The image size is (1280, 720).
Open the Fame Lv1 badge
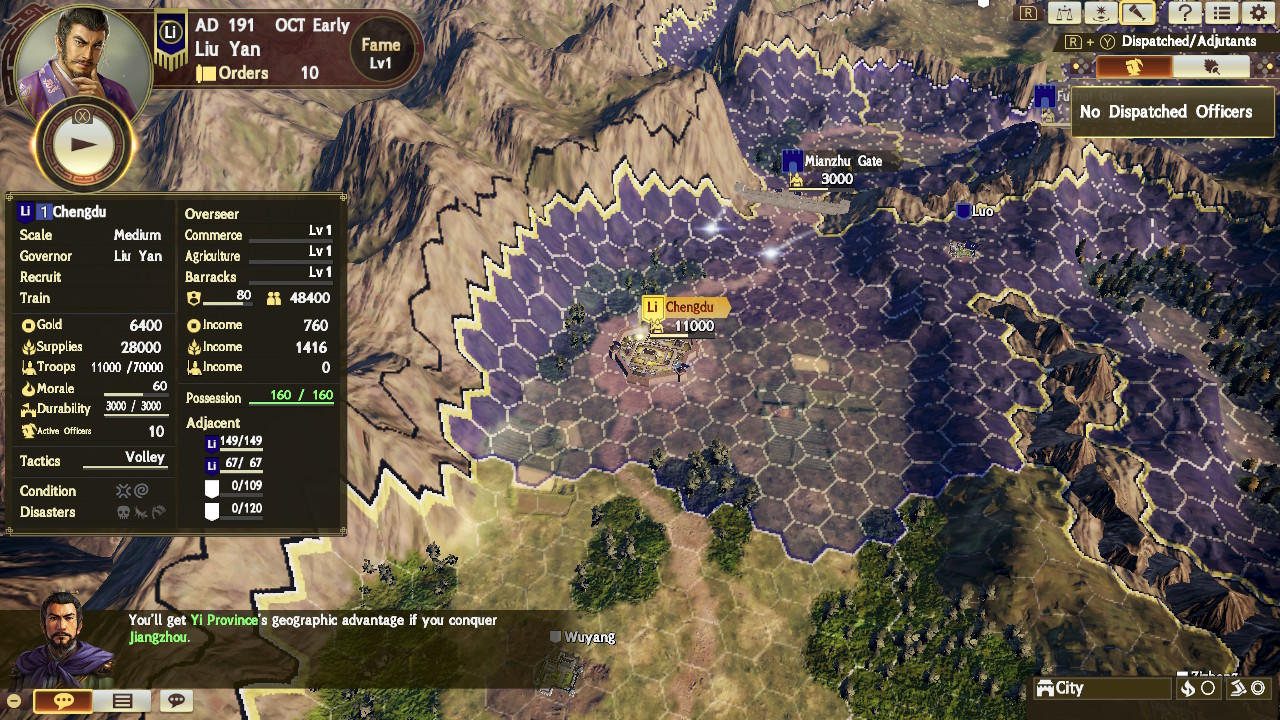pos(380,53)
